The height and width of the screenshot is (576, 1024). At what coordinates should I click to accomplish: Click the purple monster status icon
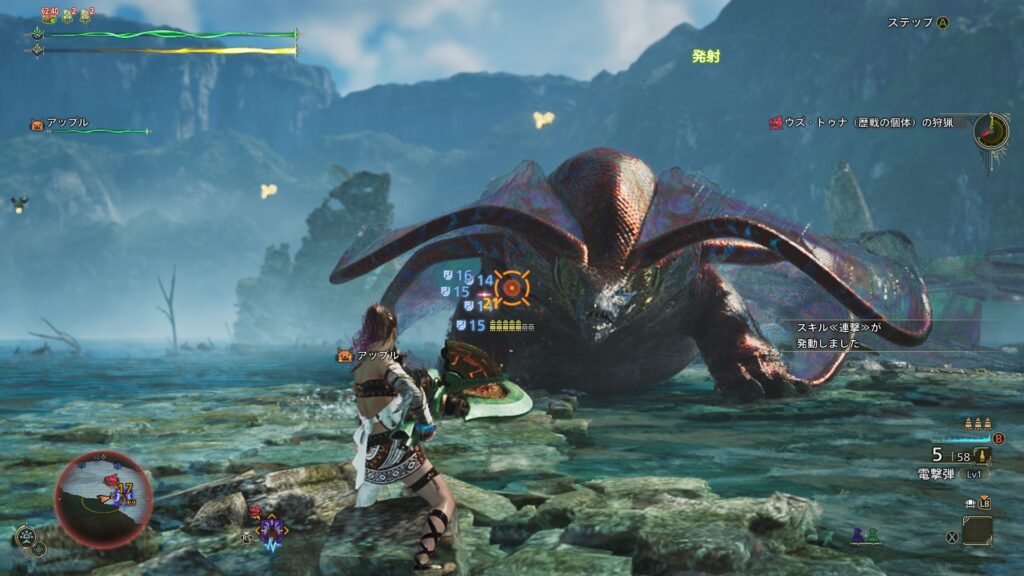point(273,529)
